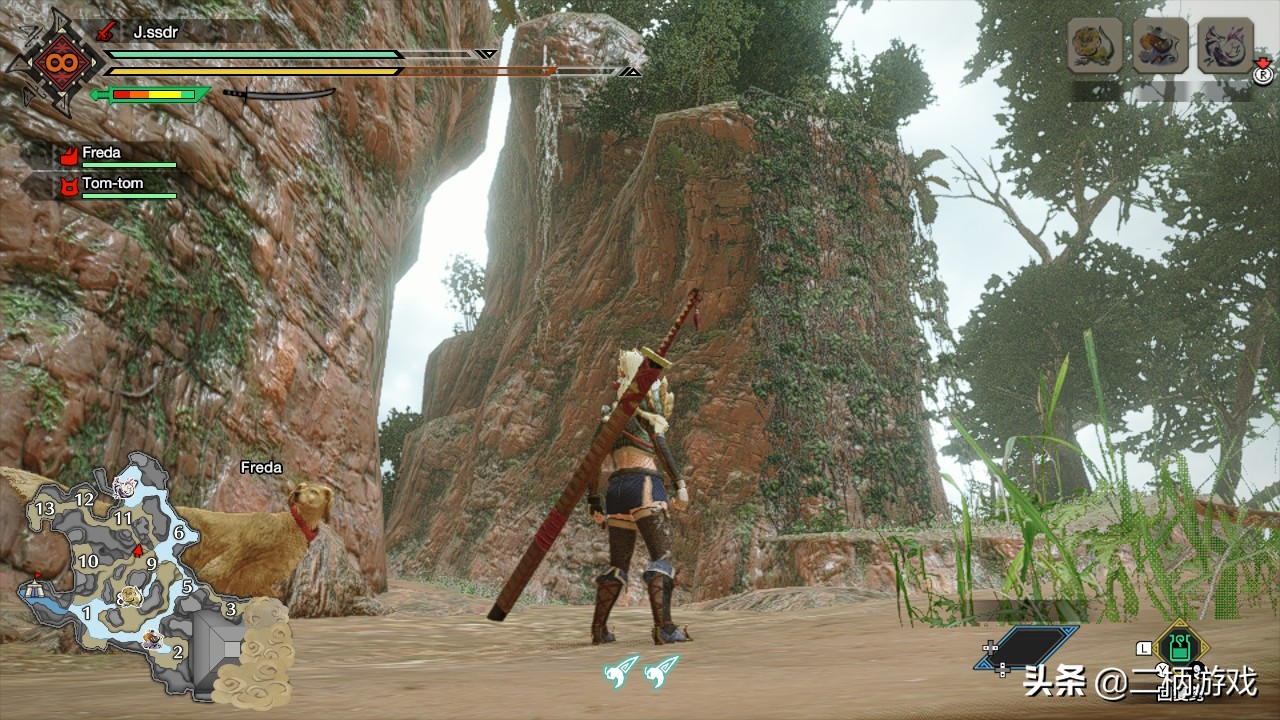Use the green potion item in item bar
This screenshot has height=720, width=1280.
click(x=1181, y=649)
